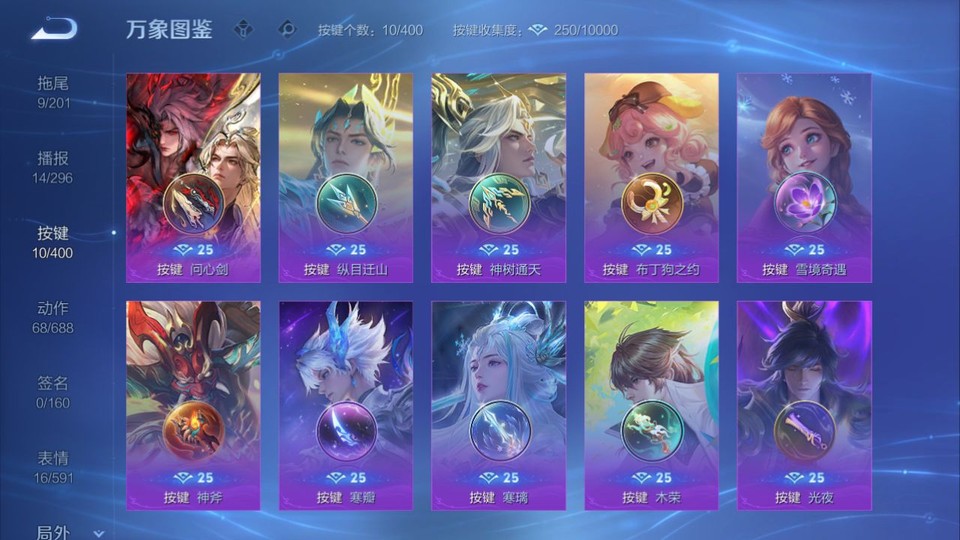Choose the 雪境奇遇 button skin card
This screenshot has width=960, height=540.
[x=804, y=177]
